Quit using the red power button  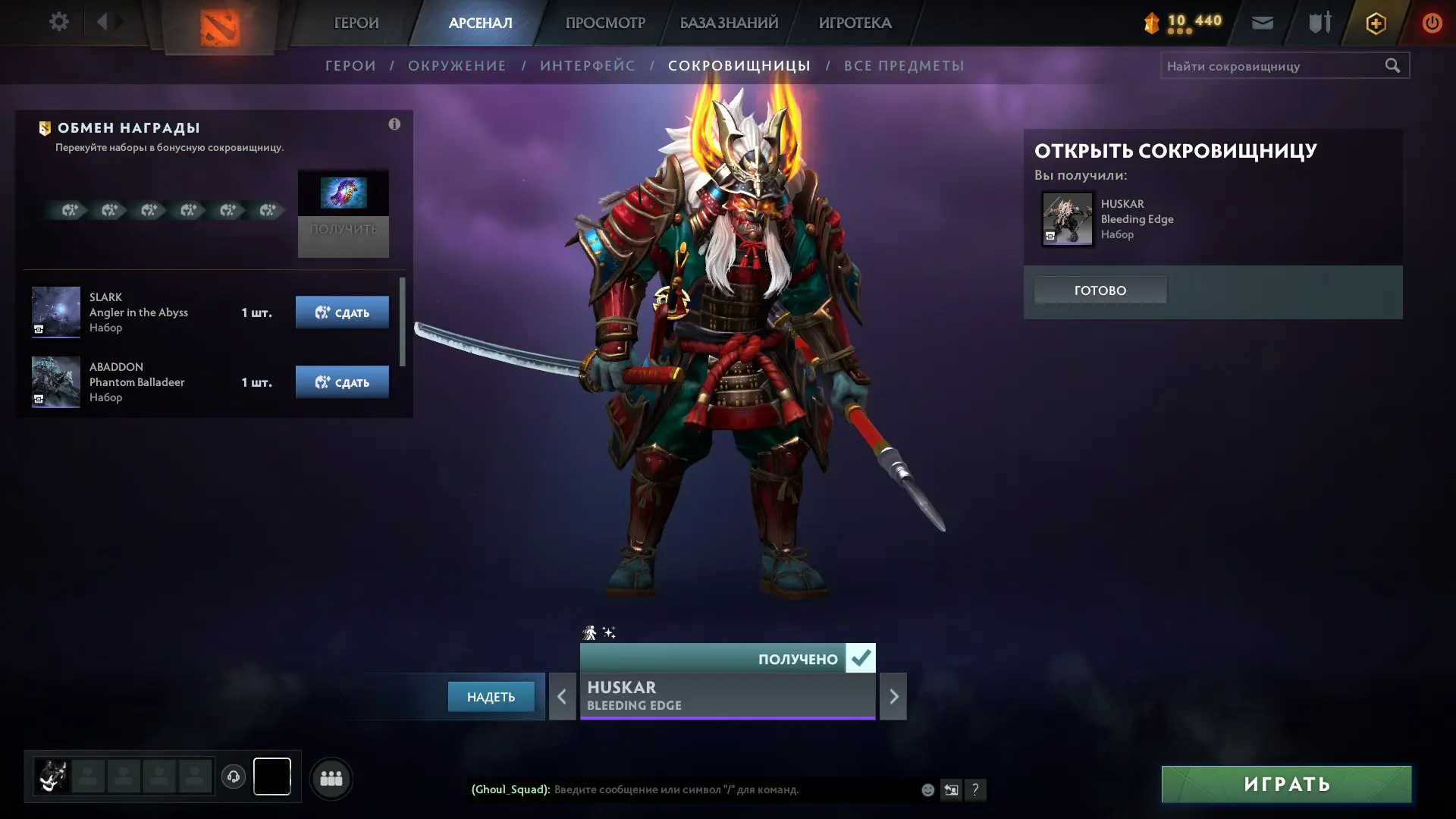click(x=1432, y=23)
